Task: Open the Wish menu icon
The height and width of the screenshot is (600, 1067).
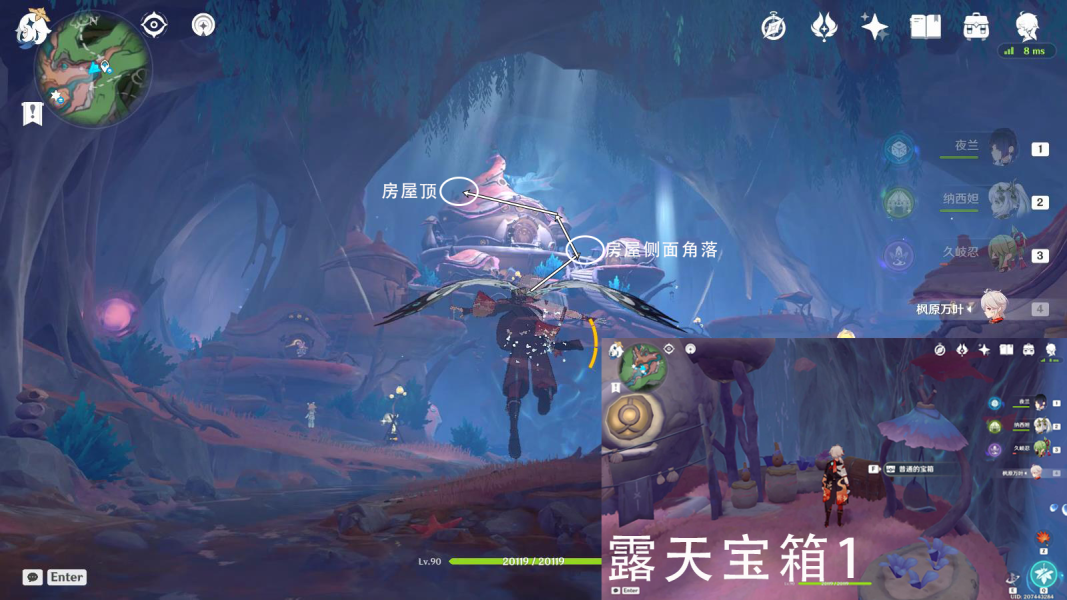Action: 824,27
